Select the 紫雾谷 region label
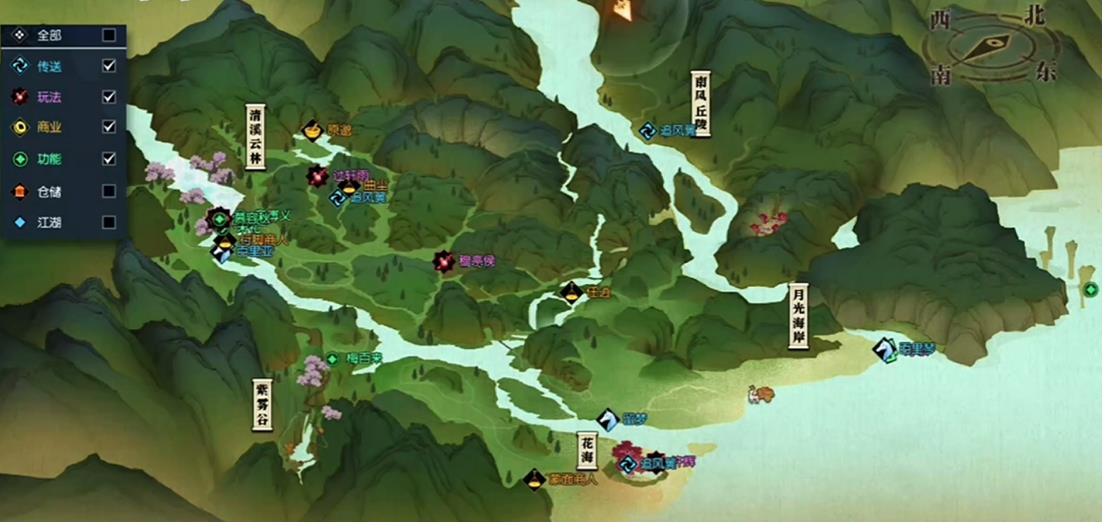 pos(261,404)
